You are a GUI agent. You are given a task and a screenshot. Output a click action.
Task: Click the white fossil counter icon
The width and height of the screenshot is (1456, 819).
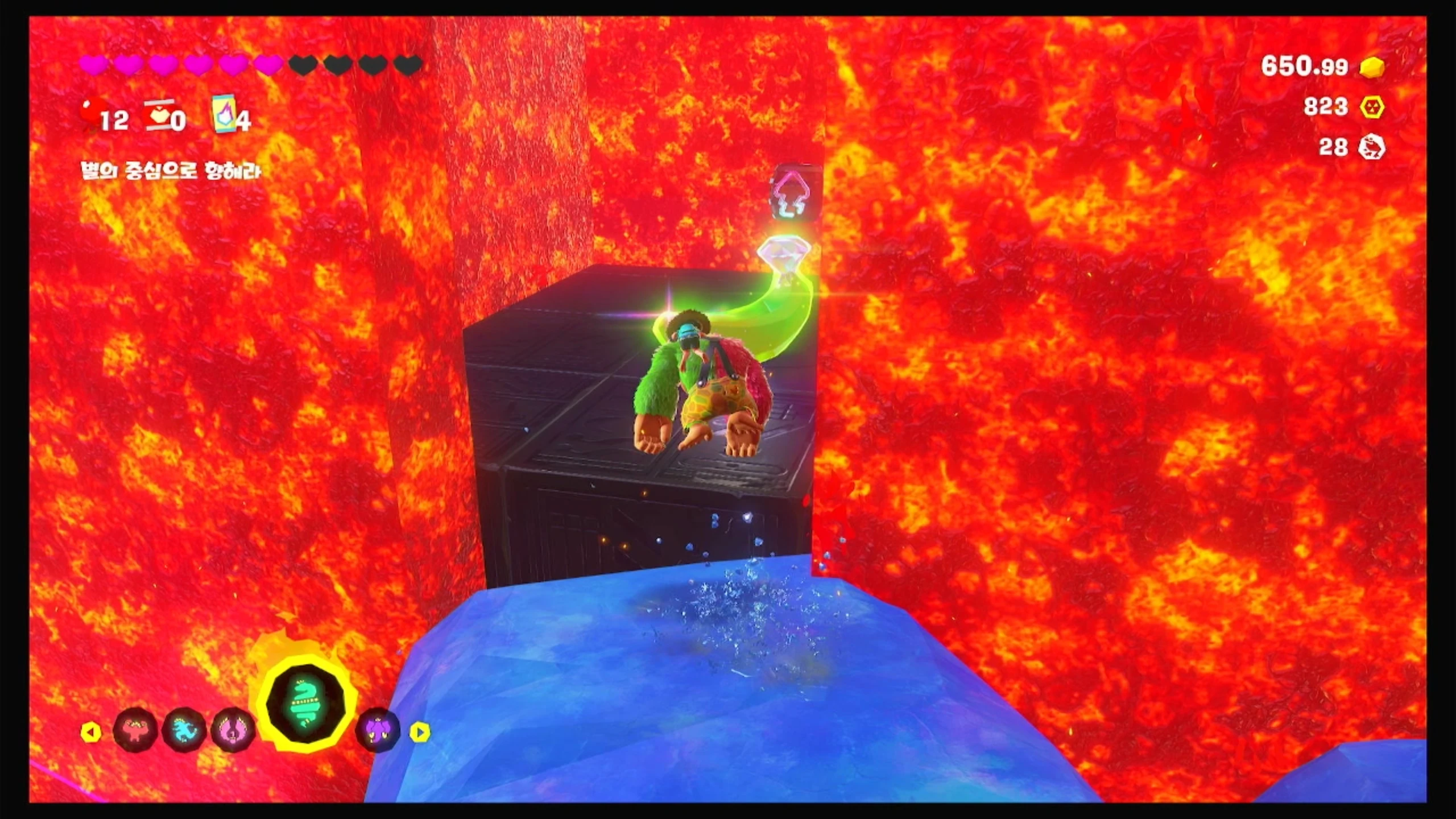(1371, 148)
